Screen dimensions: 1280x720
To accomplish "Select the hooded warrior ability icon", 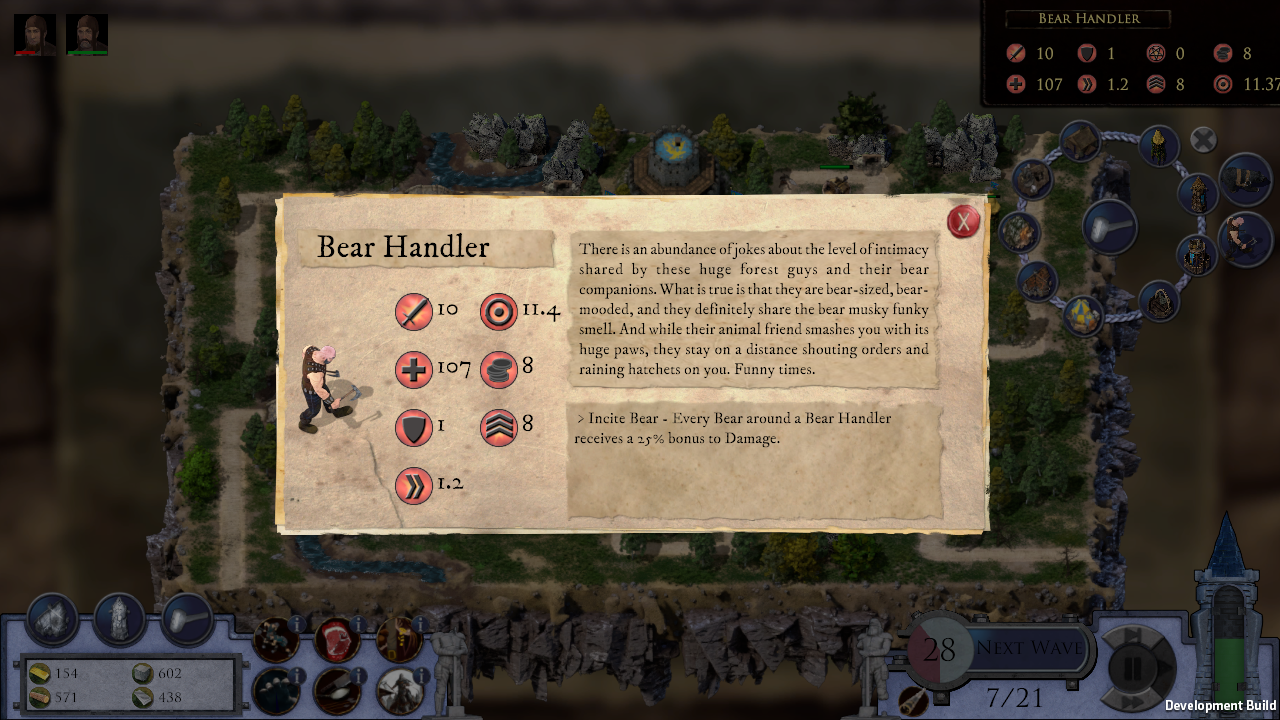I will tap(397, 689).
